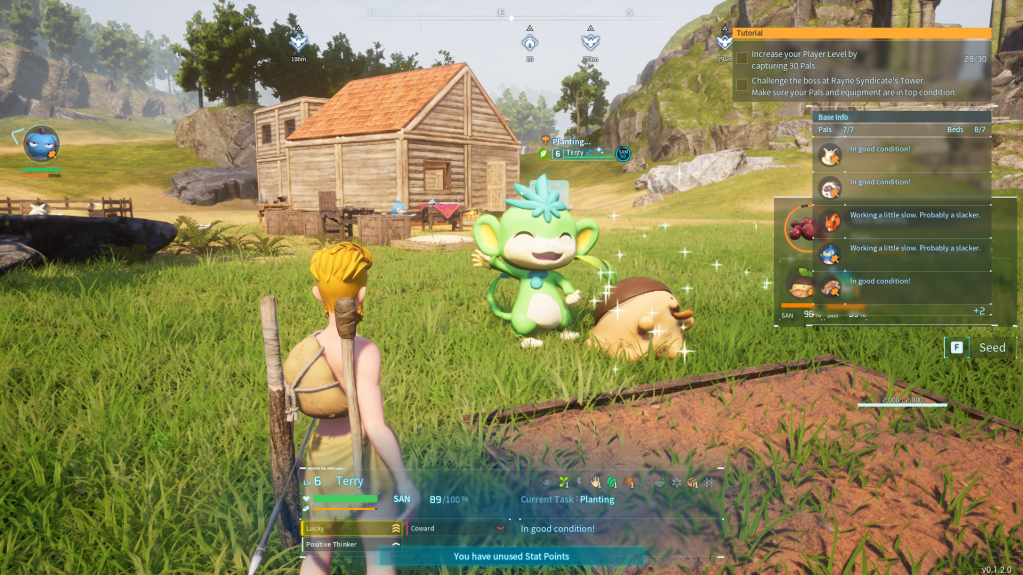Screen dimensions: 1023x575
Task: Click the base house compass marker
Action: click(x=529, y=42)
